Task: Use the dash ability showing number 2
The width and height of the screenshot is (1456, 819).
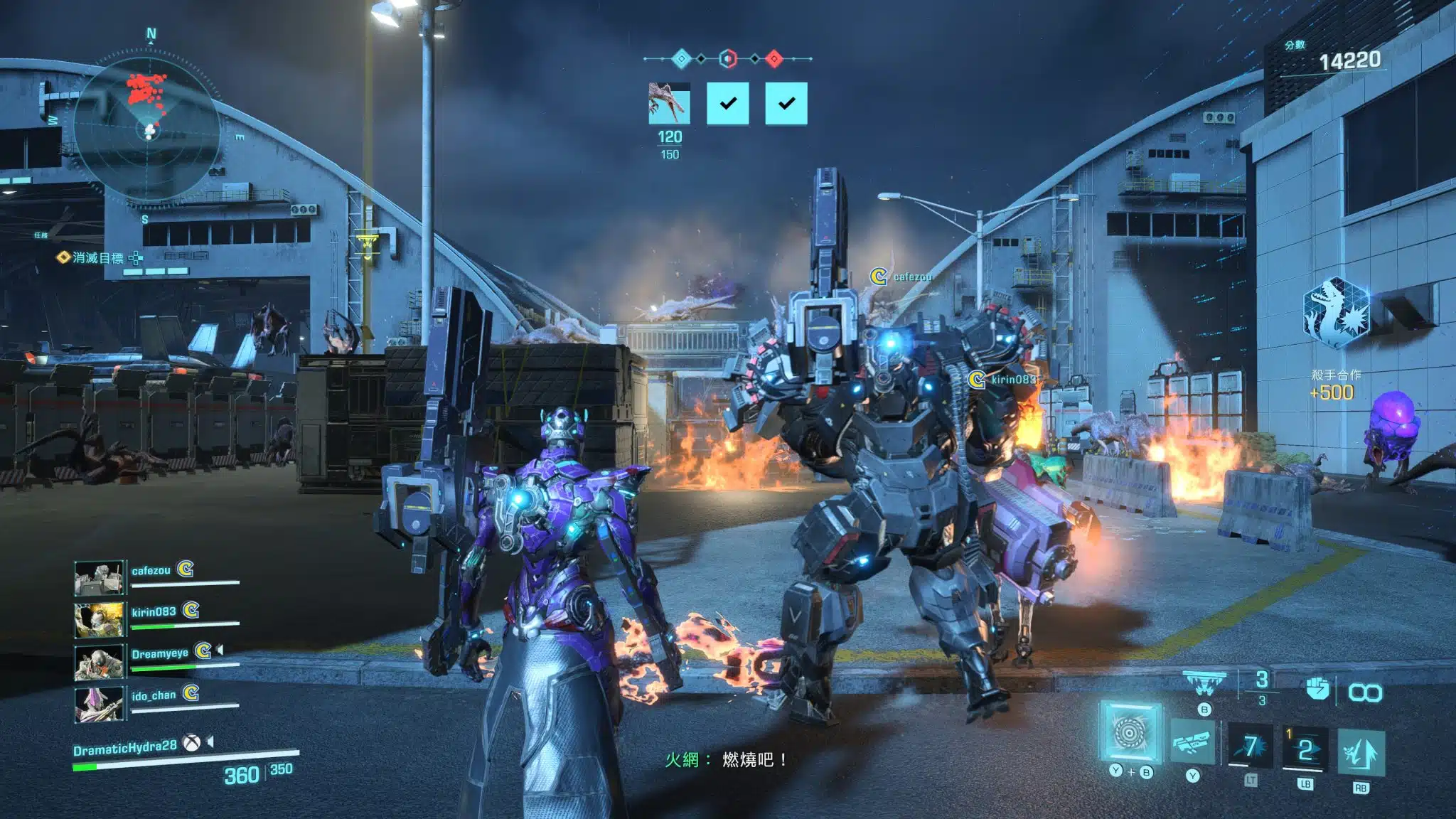Action: tap(1305, 749)
